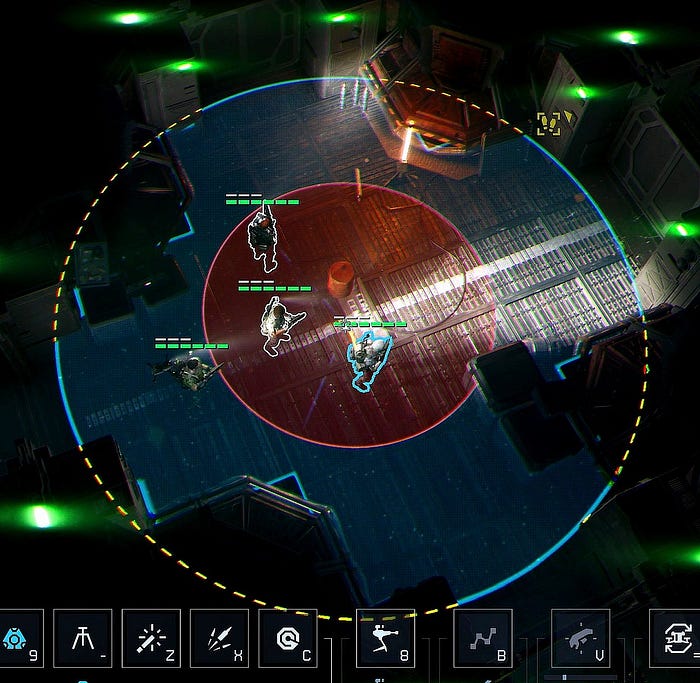Activate the blue highlighted ability bound to 9
700x683 pixels.
(x=16, y=637)
